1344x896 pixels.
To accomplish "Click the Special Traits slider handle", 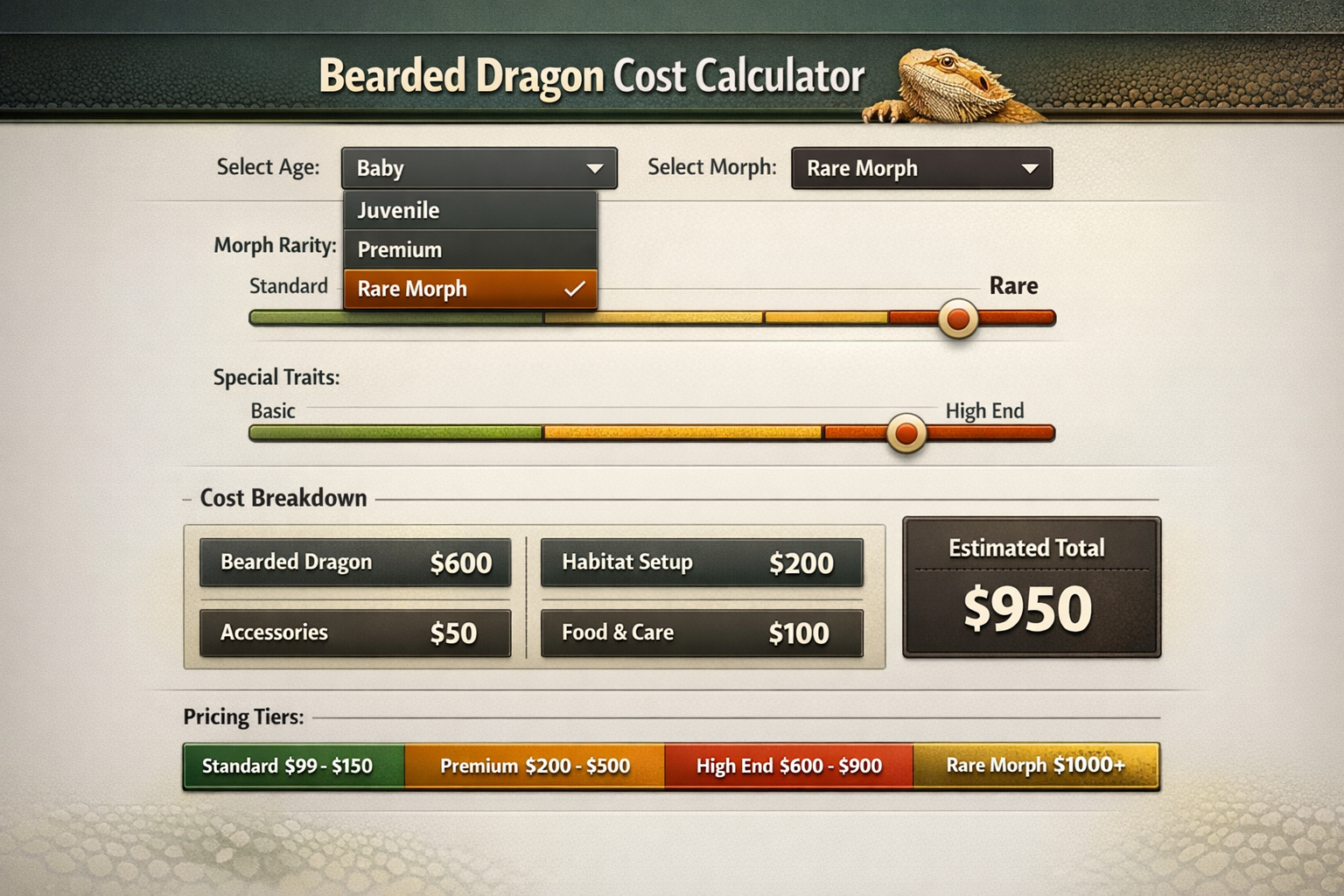I will 906,433.
